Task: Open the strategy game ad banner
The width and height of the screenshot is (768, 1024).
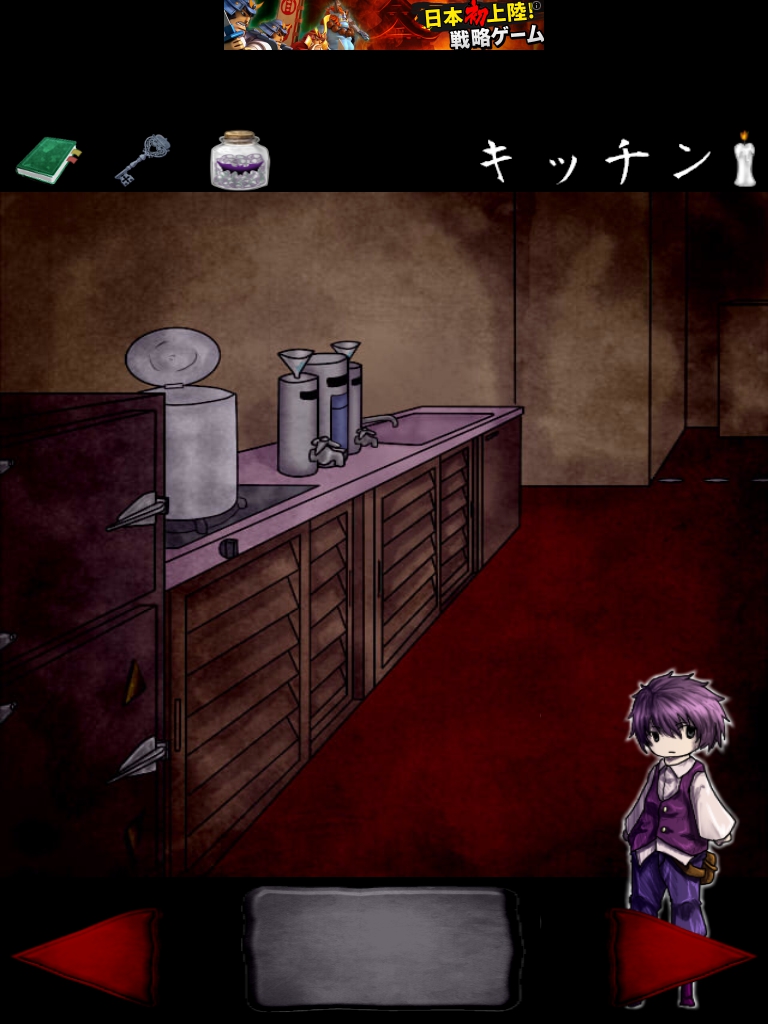Action: [384, 25]
